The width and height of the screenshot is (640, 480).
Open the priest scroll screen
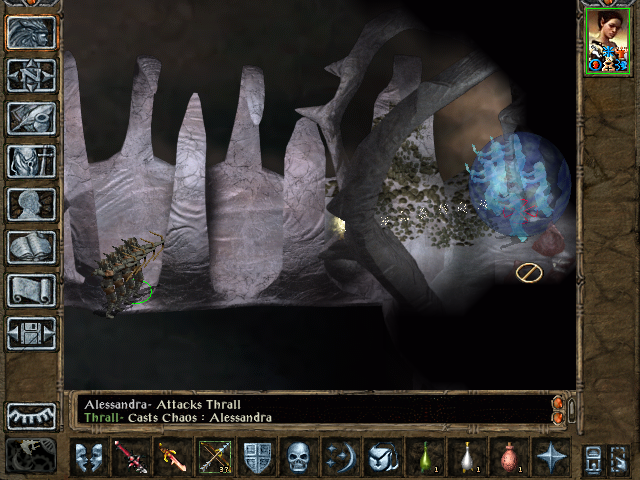31,290
